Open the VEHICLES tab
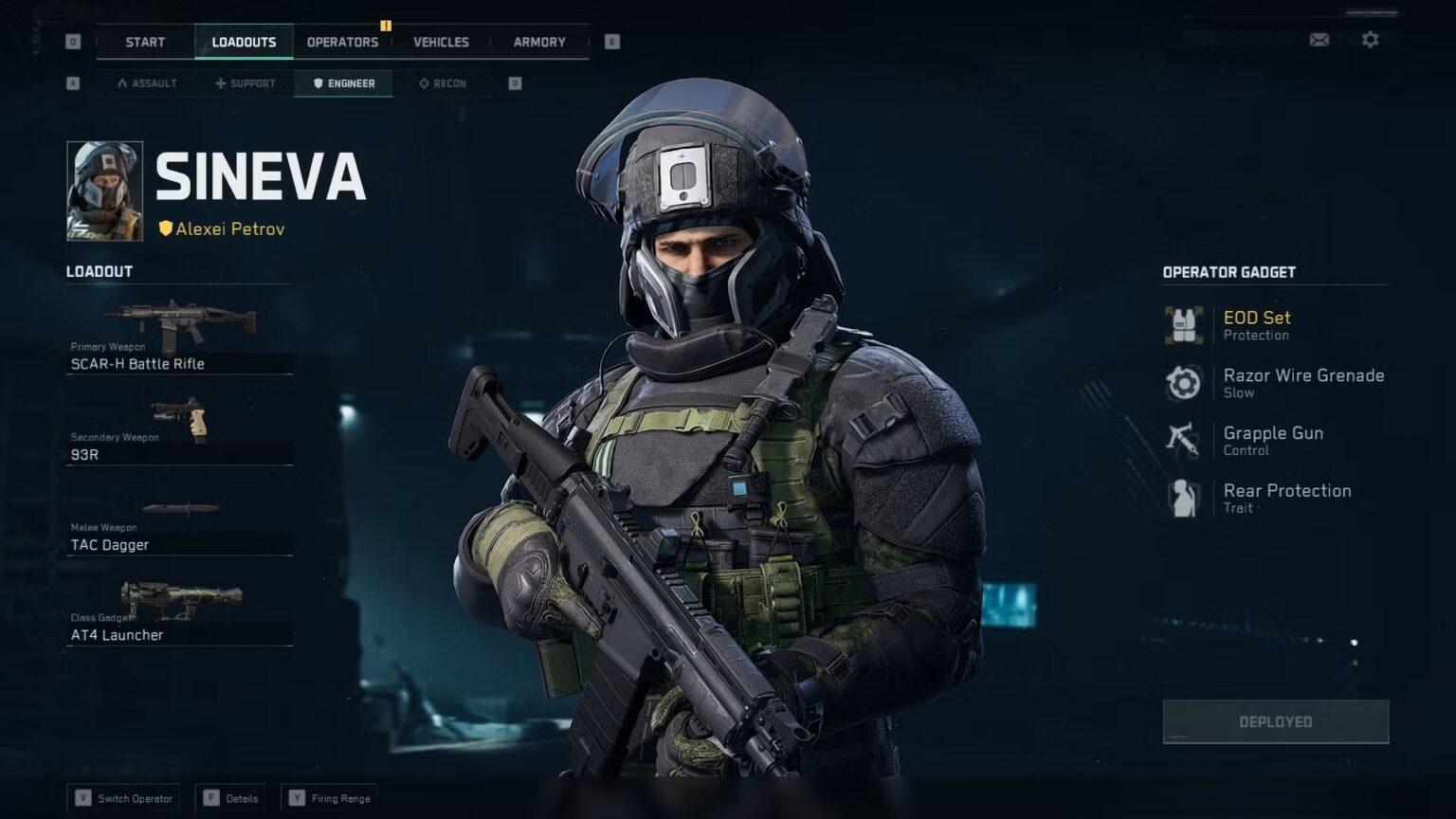Image resolution: width=1456 pixels, height=819 pixels. 441,42
